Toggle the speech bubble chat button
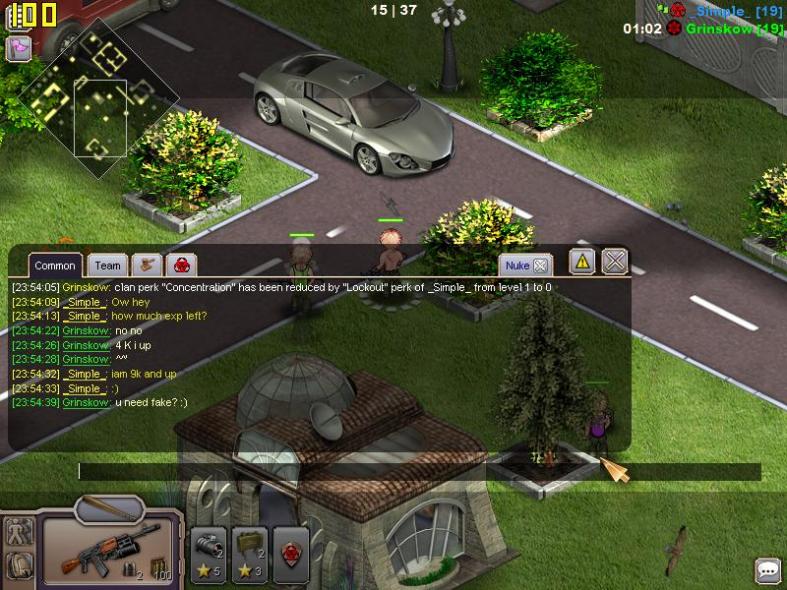The image size is (787, 590). click(x=768, y=570)
